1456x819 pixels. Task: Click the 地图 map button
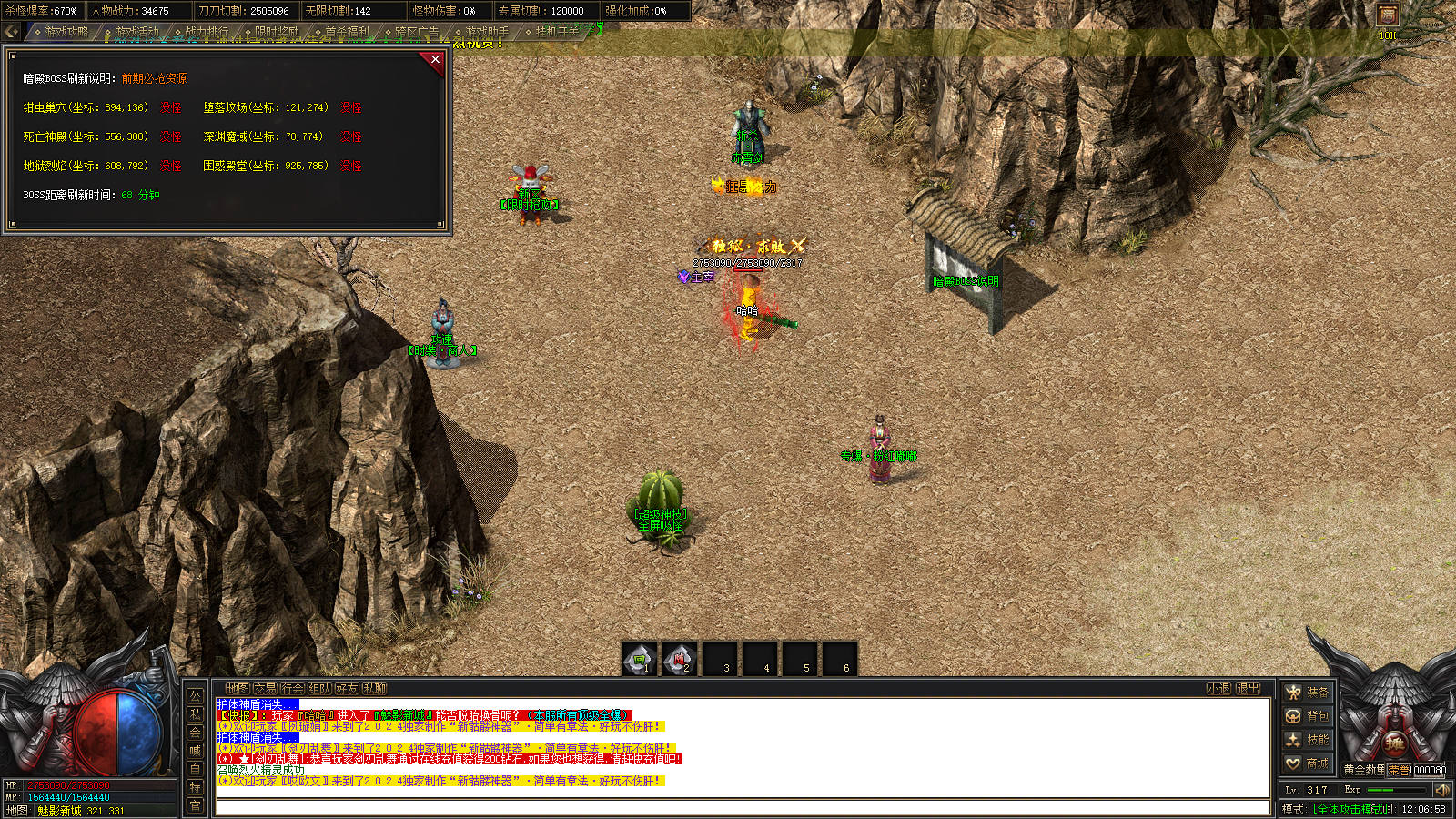pyautogui.click(x=237, y=689)
